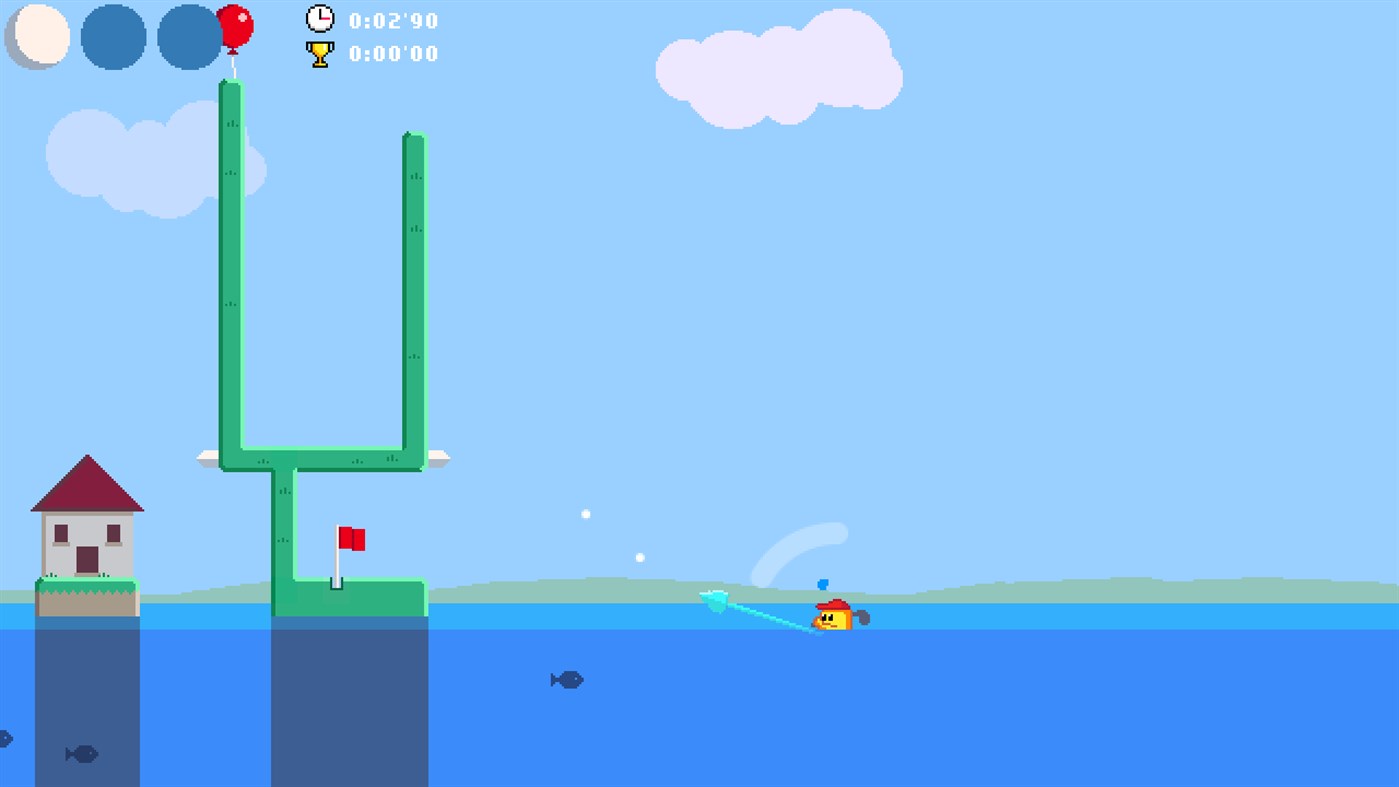Click the first blue ball counter circle
1399x787 pixels.
click(113, 37)
